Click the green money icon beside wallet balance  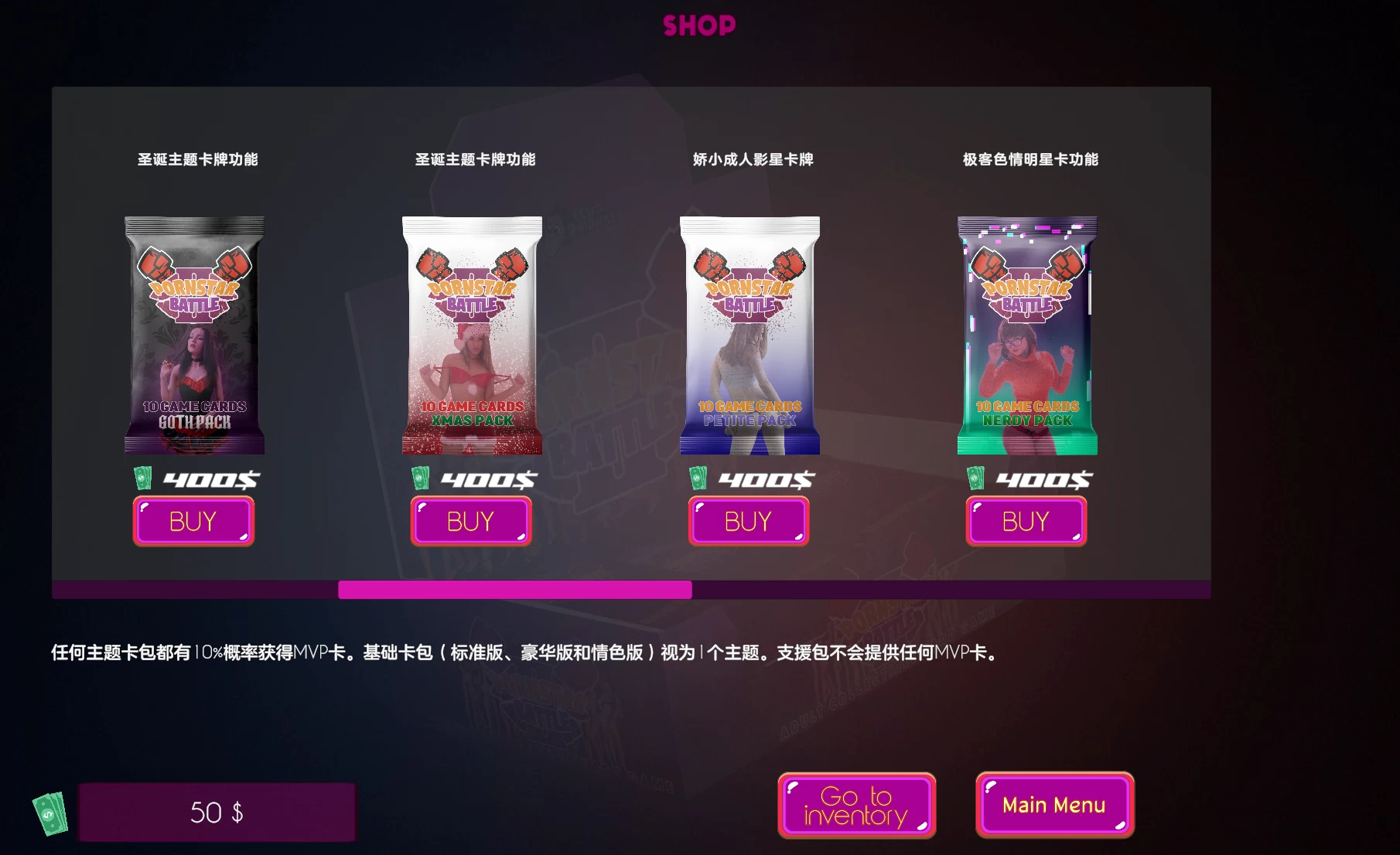[50, 812]
